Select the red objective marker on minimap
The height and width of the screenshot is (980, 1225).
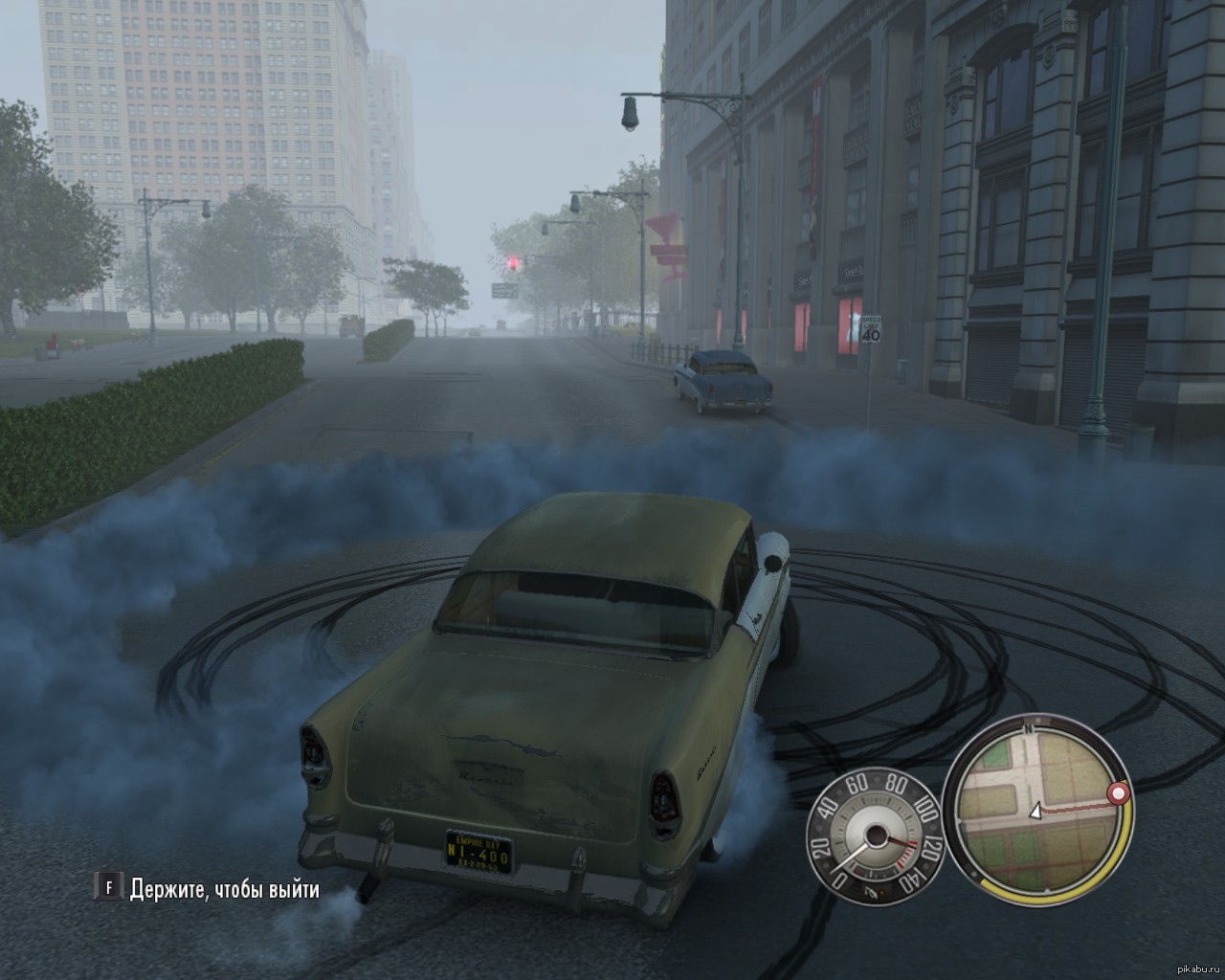[x=1117, y=793]
